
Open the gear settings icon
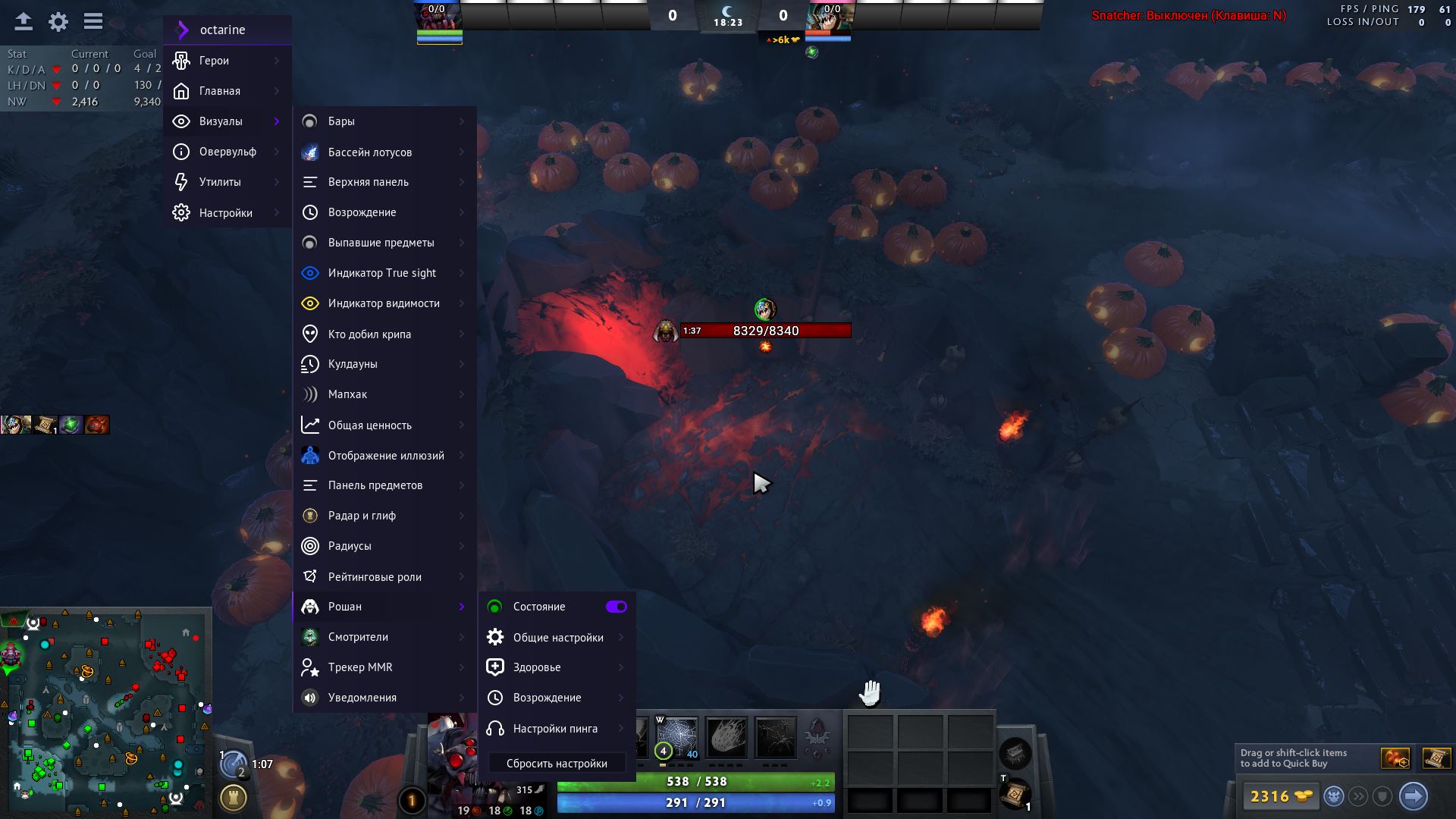point(58,22)
